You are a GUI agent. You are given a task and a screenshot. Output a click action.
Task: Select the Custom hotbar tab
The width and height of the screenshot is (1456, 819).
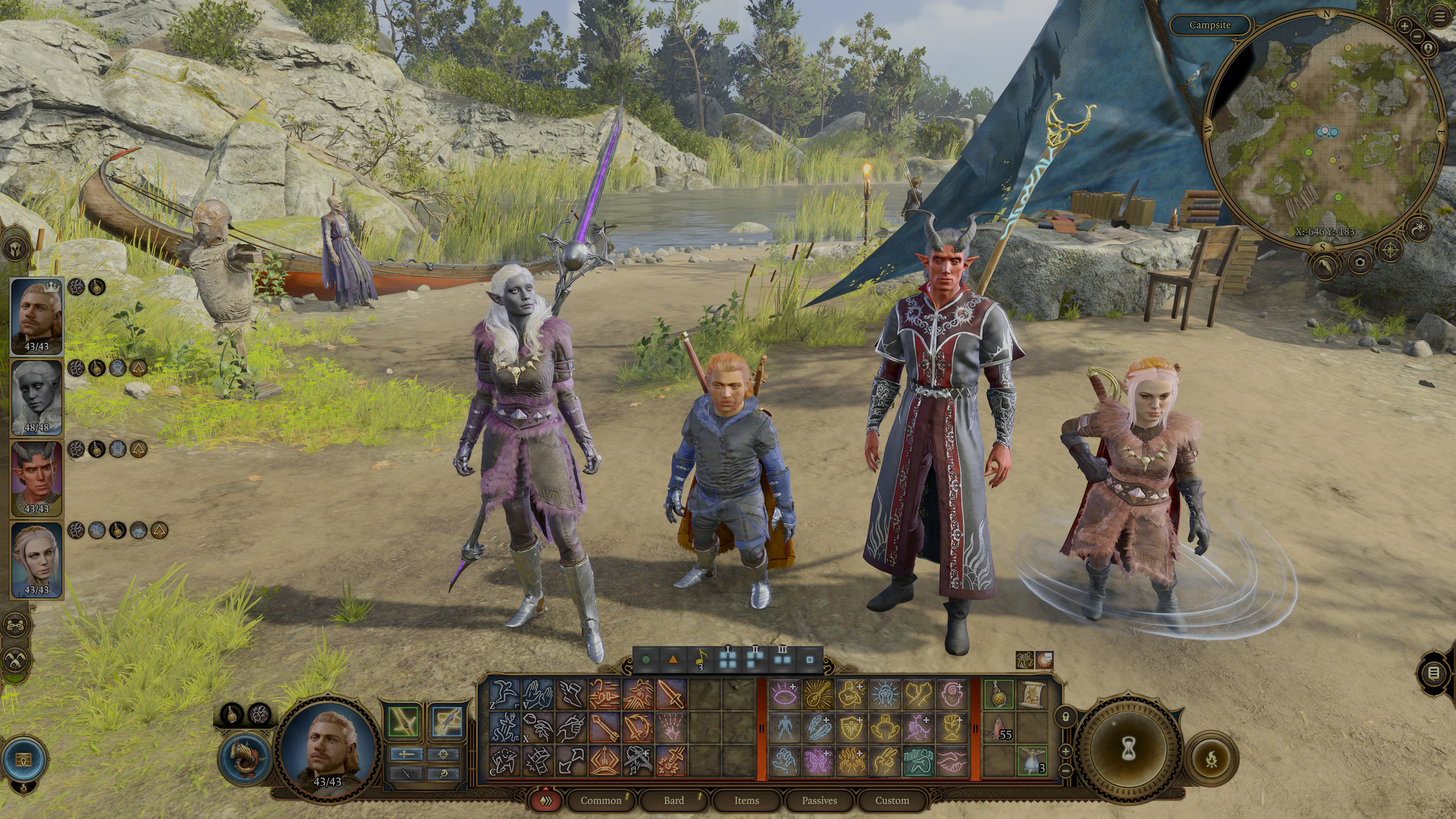tap(892, 800)
